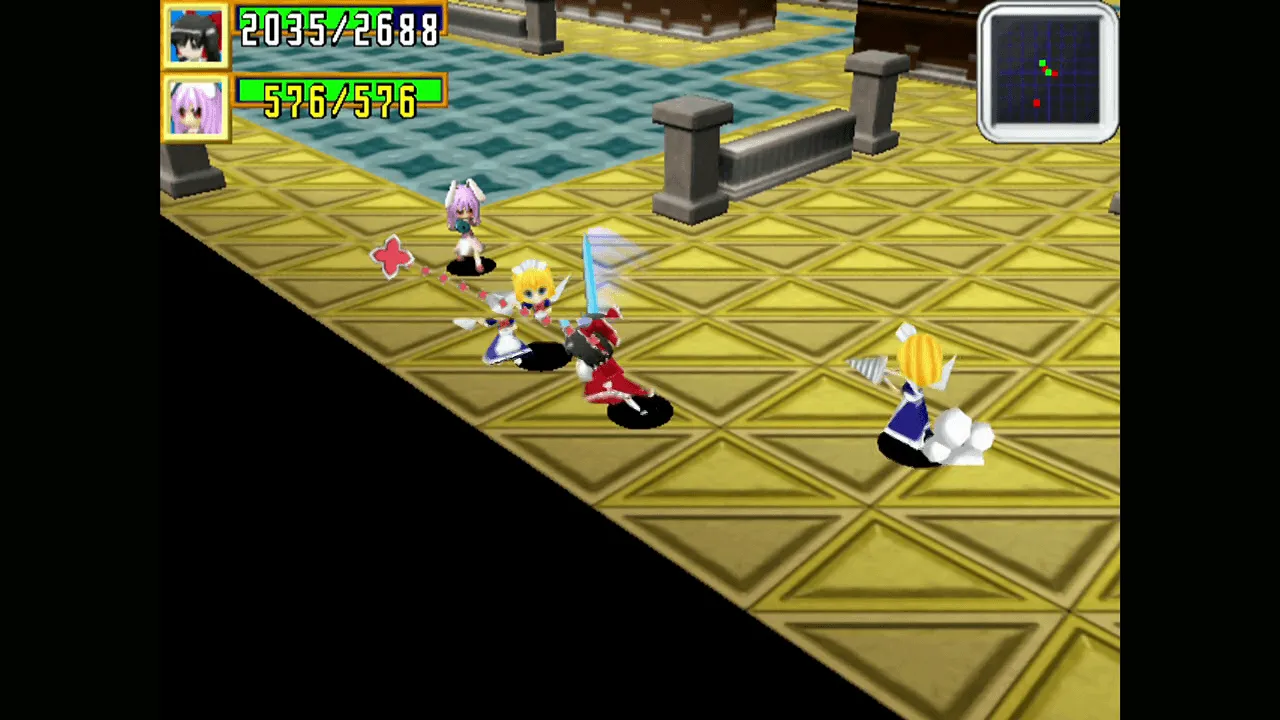
Task: Click the lower red enemy dot on the radar
Action: point(1037,102)
